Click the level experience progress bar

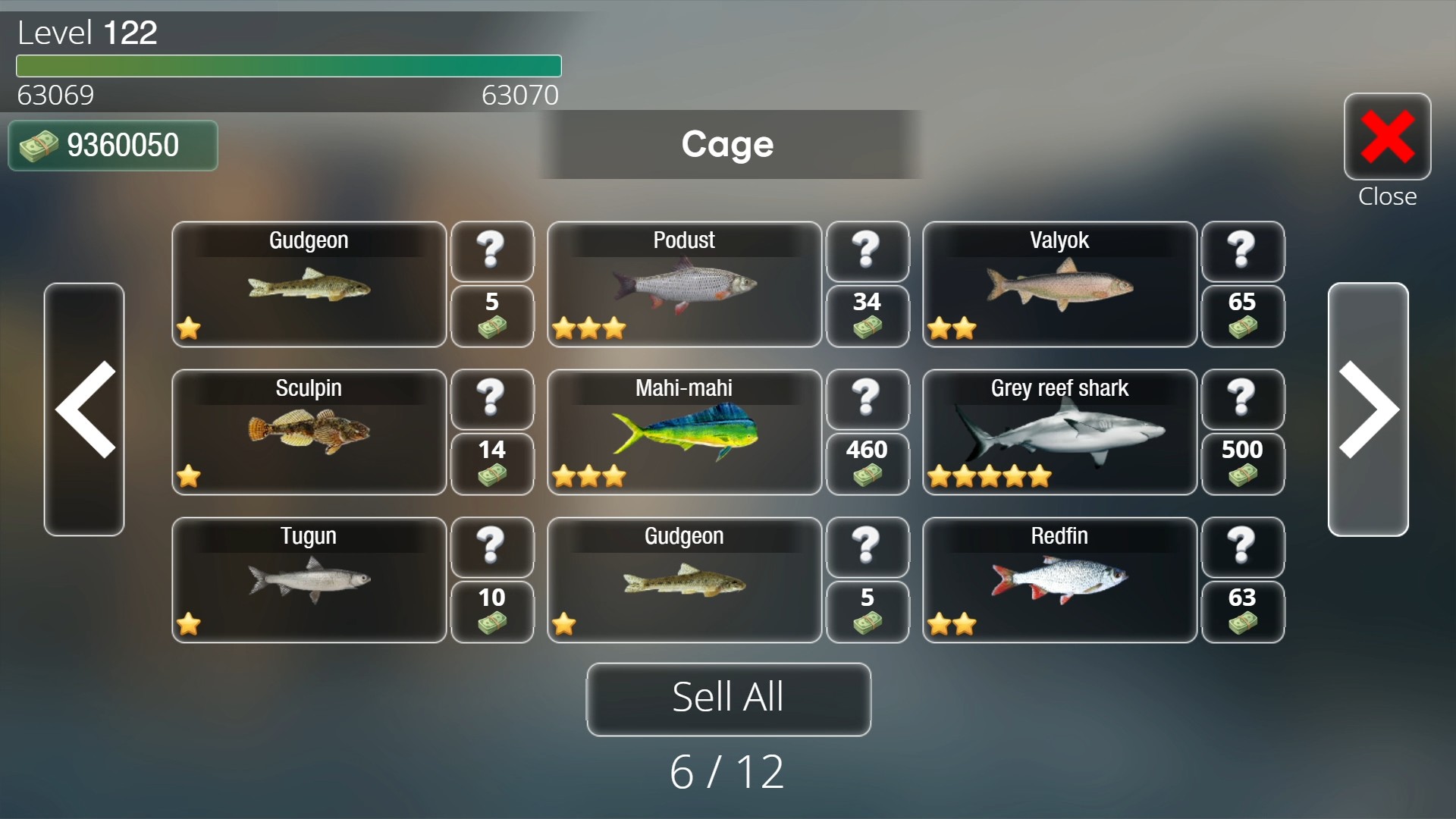click(x=288, y=67)
